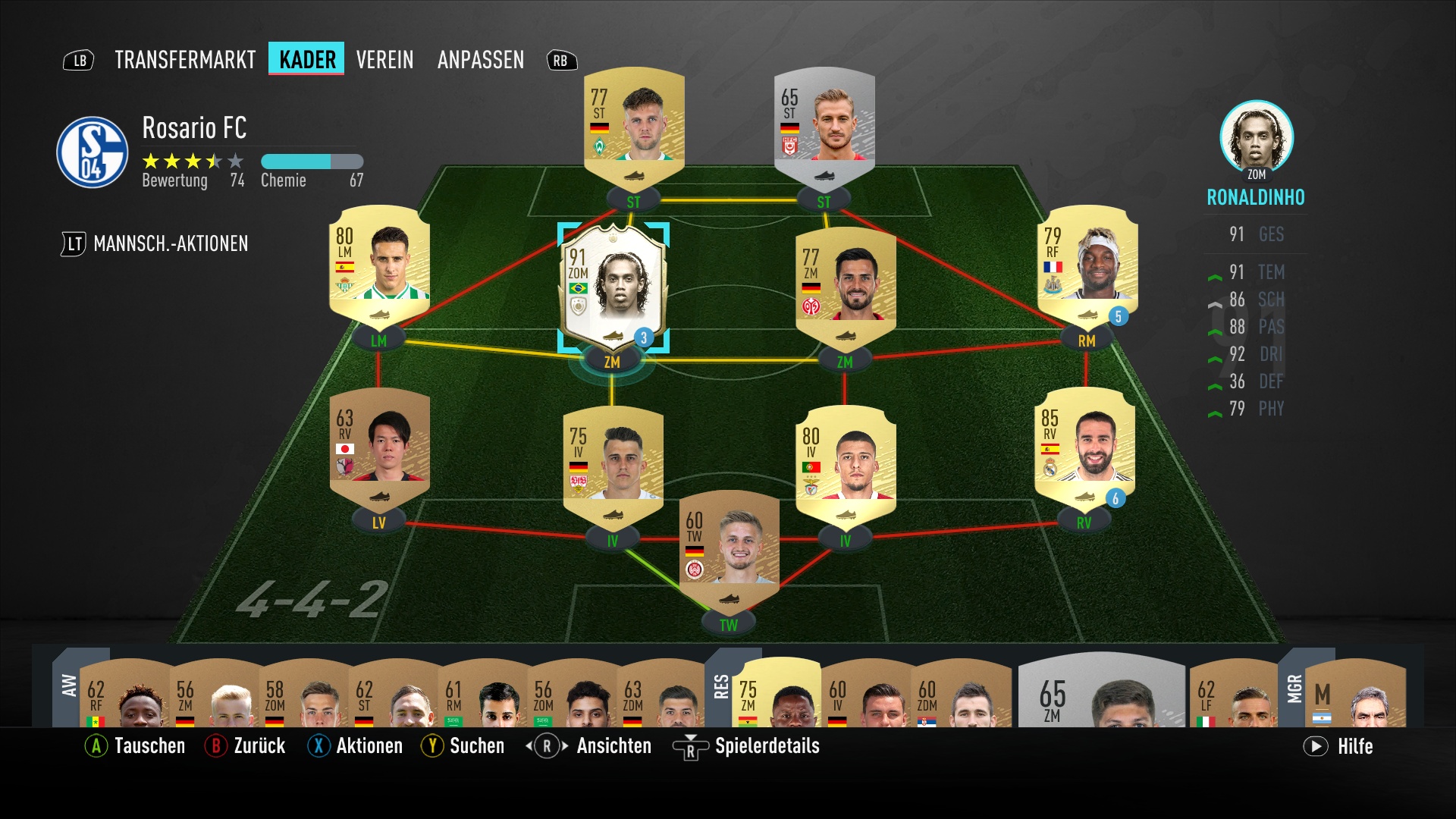Go to the Verein tab
The width and height of the screenshot is (1456, 819).
point(384,60)
